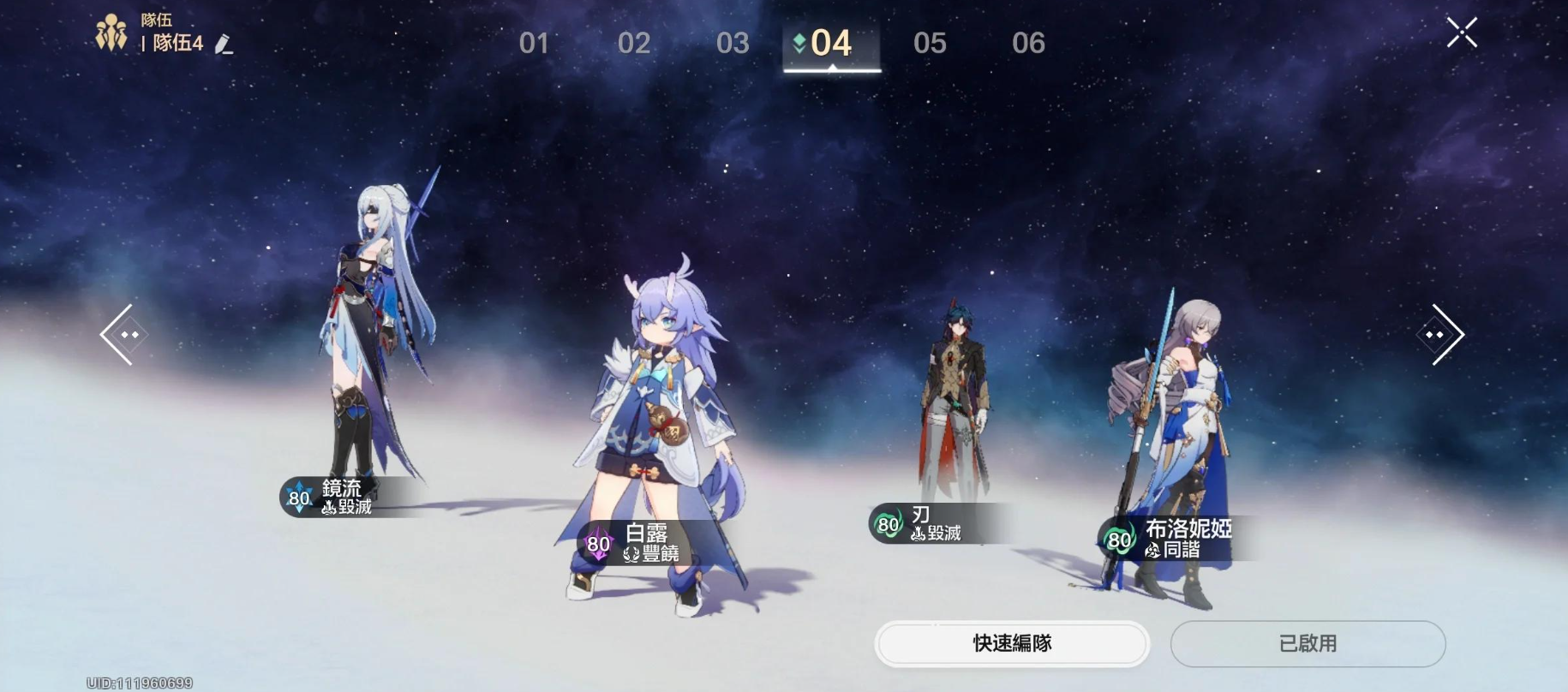Click the right navigation arrow
Viewport: 1568px width, 692px height.
coord(1443,334)
